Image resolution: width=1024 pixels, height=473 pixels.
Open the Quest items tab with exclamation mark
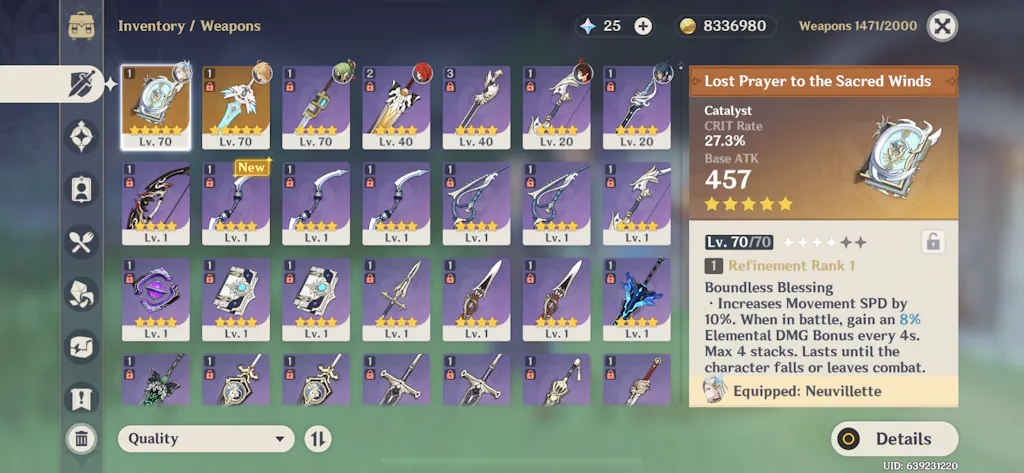(81, 399)
